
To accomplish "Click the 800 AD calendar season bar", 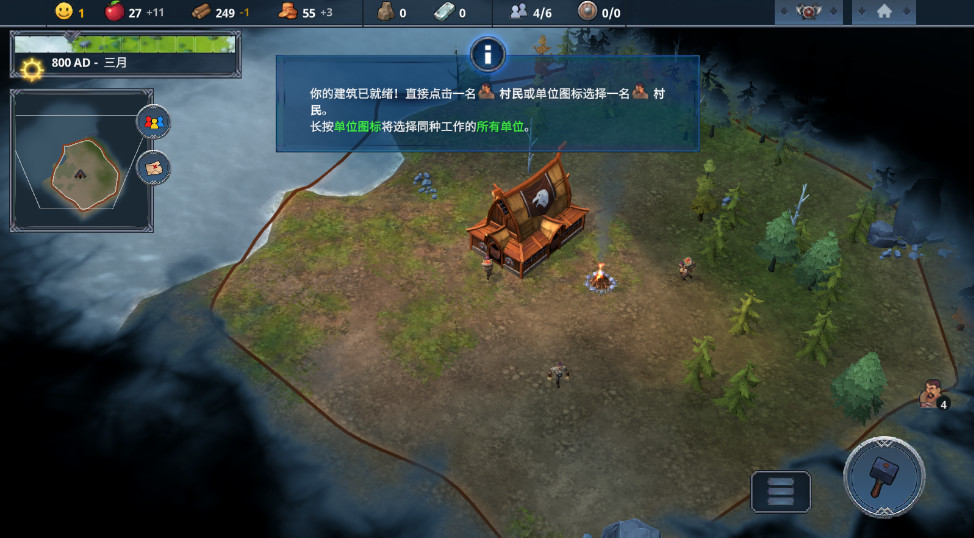I will pyautogui.click(x=125, y=55).
